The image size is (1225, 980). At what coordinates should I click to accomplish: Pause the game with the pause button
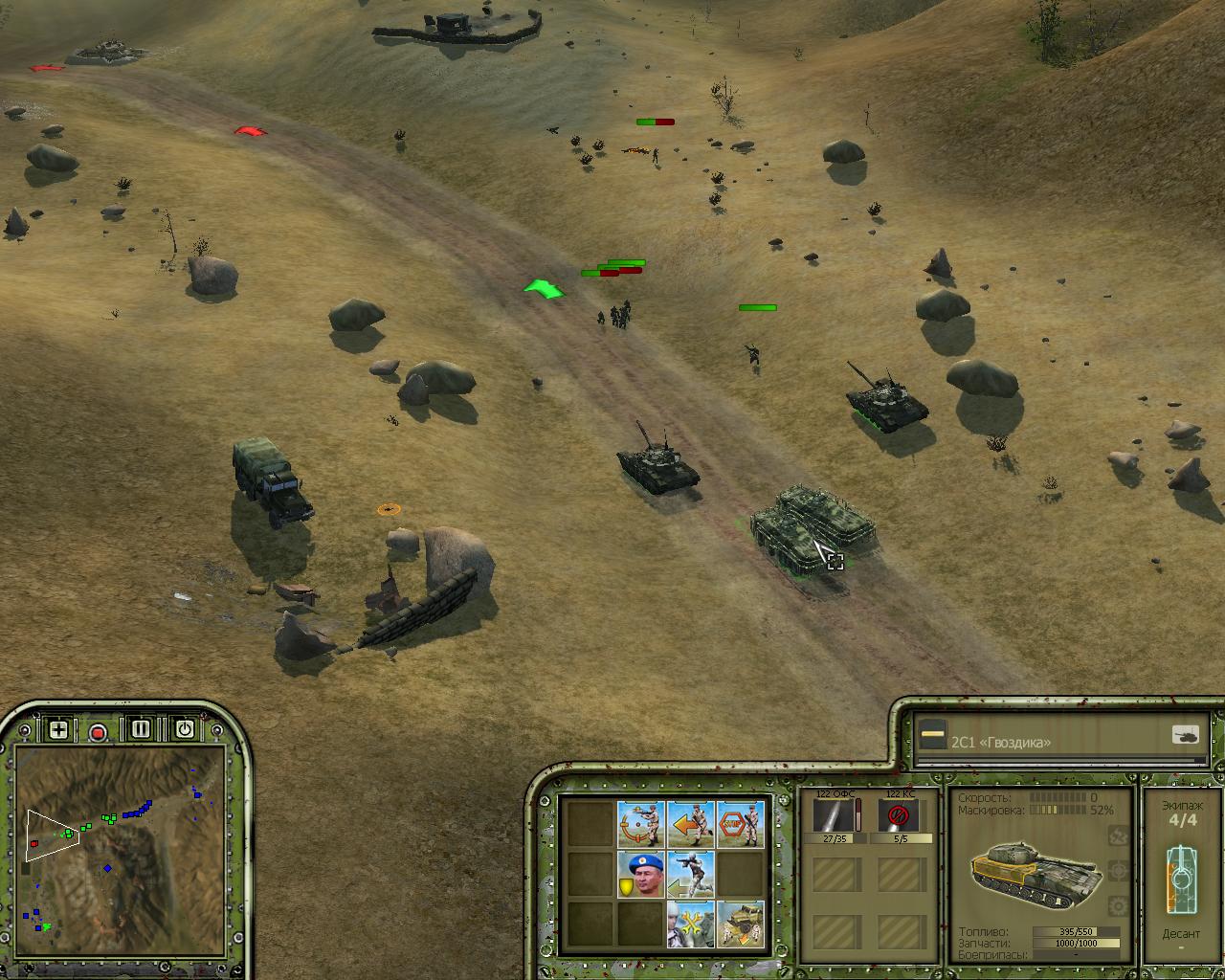coord(141,729)
